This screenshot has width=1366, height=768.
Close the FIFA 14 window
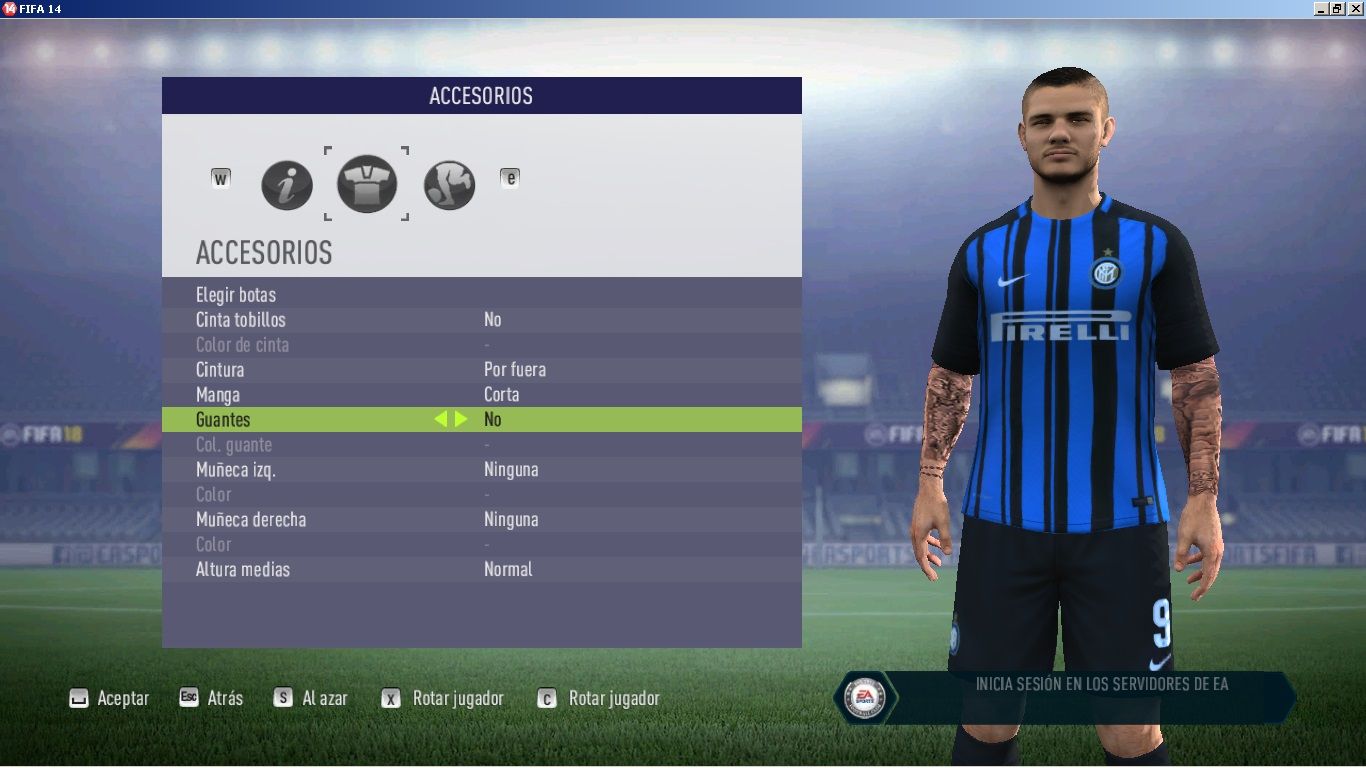(x=1355, y=9)
